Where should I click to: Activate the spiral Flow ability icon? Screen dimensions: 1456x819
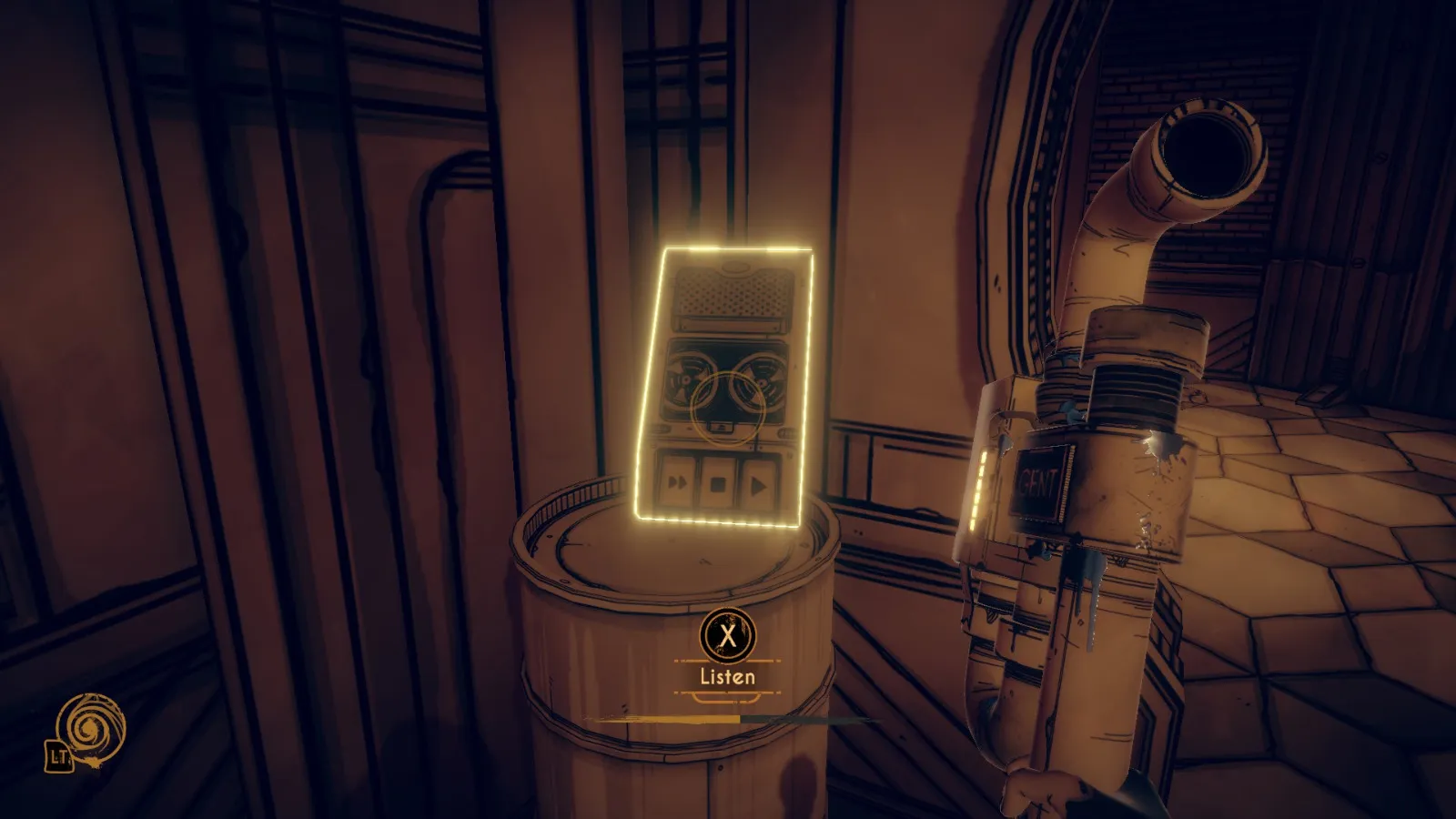tap(89, 728)
